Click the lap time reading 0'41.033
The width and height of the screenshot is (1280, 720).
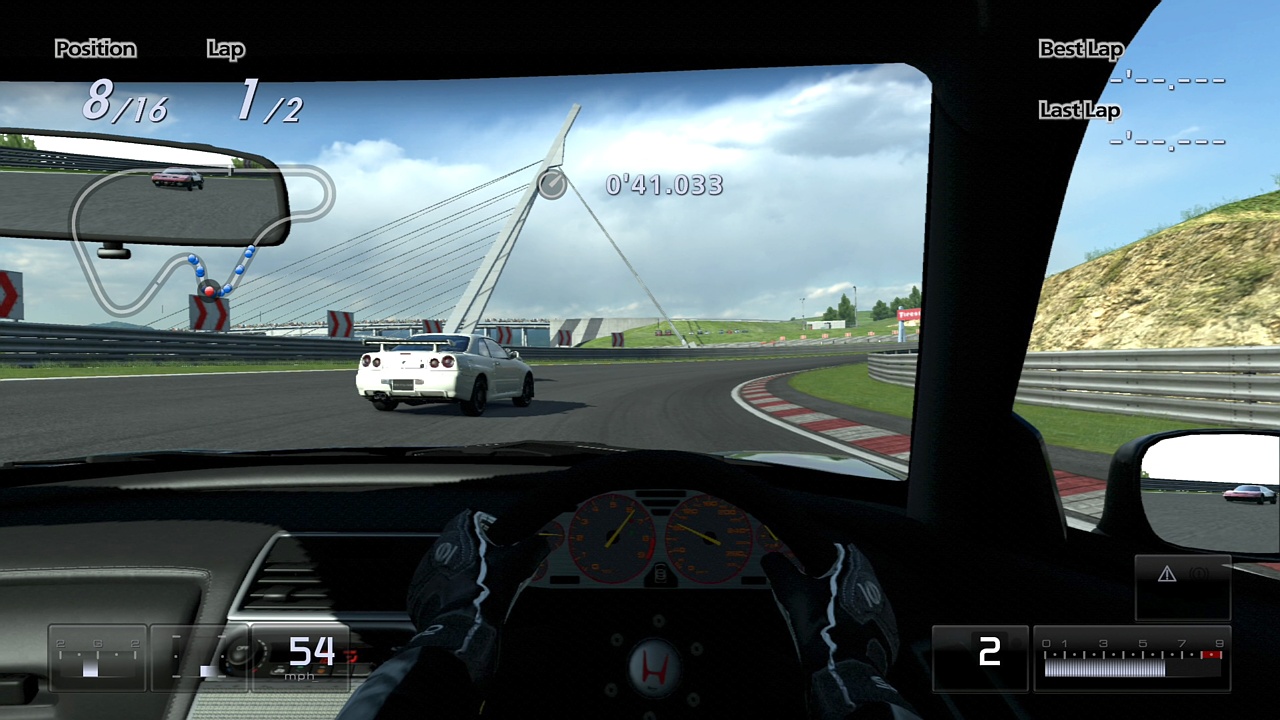(663, 185)
